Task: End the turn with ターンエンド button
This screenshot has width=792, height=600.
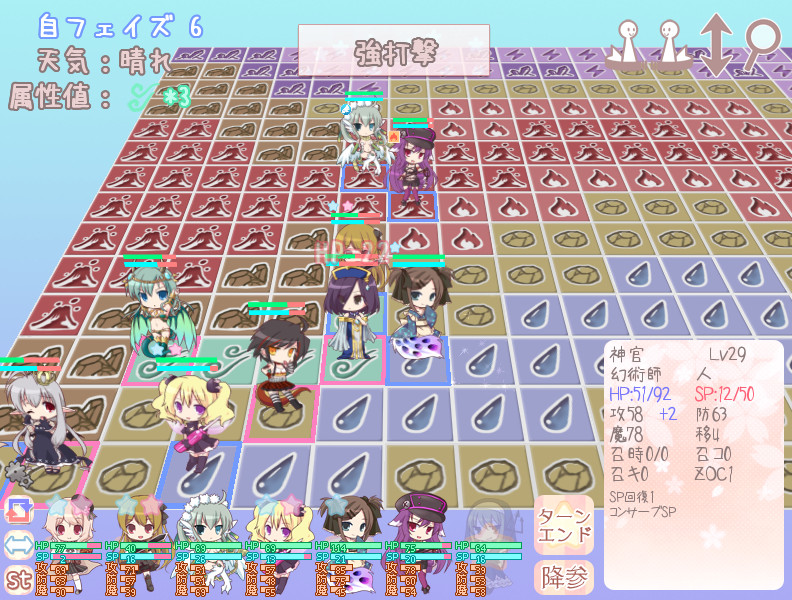Action: pos(563,523)
